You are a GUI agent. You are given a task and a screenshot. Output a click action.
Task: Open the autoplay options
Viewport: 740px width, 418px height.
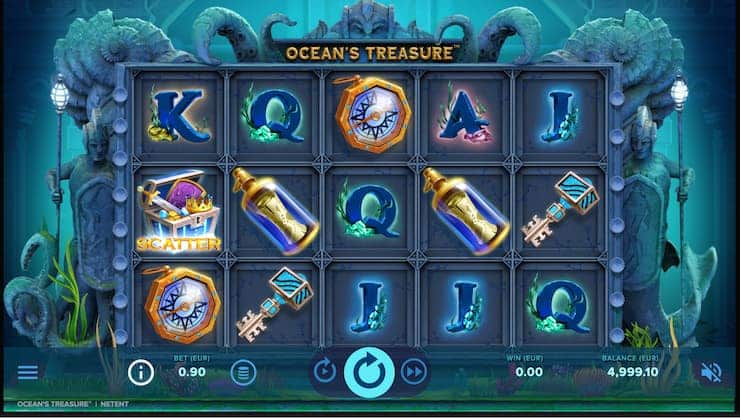coord(325,372)
